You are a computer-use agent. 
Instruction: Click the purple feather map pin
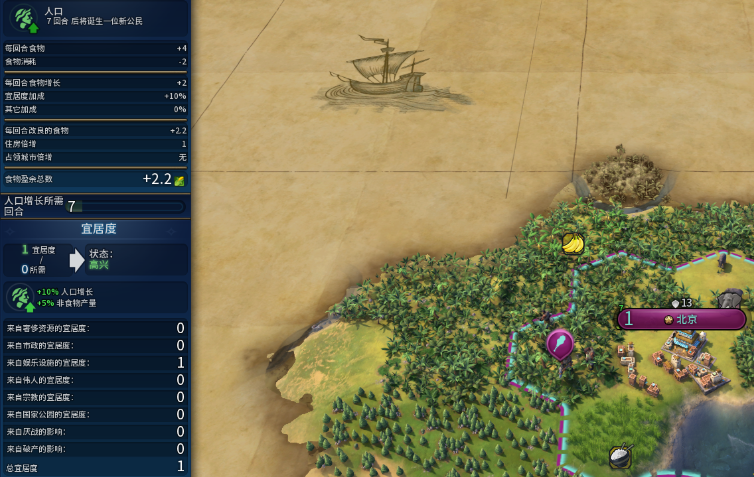coord(559,343)
